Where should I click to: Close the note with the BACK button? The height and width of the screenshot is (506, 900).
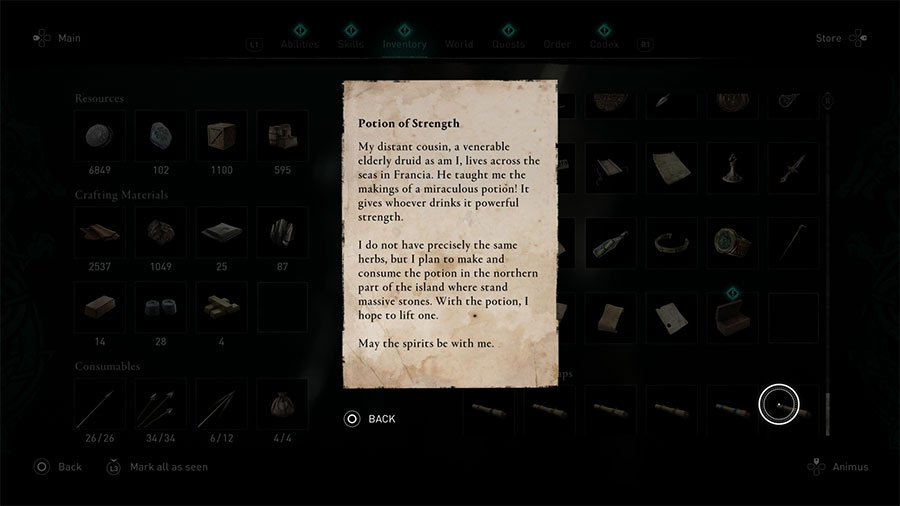click(371, 419)
